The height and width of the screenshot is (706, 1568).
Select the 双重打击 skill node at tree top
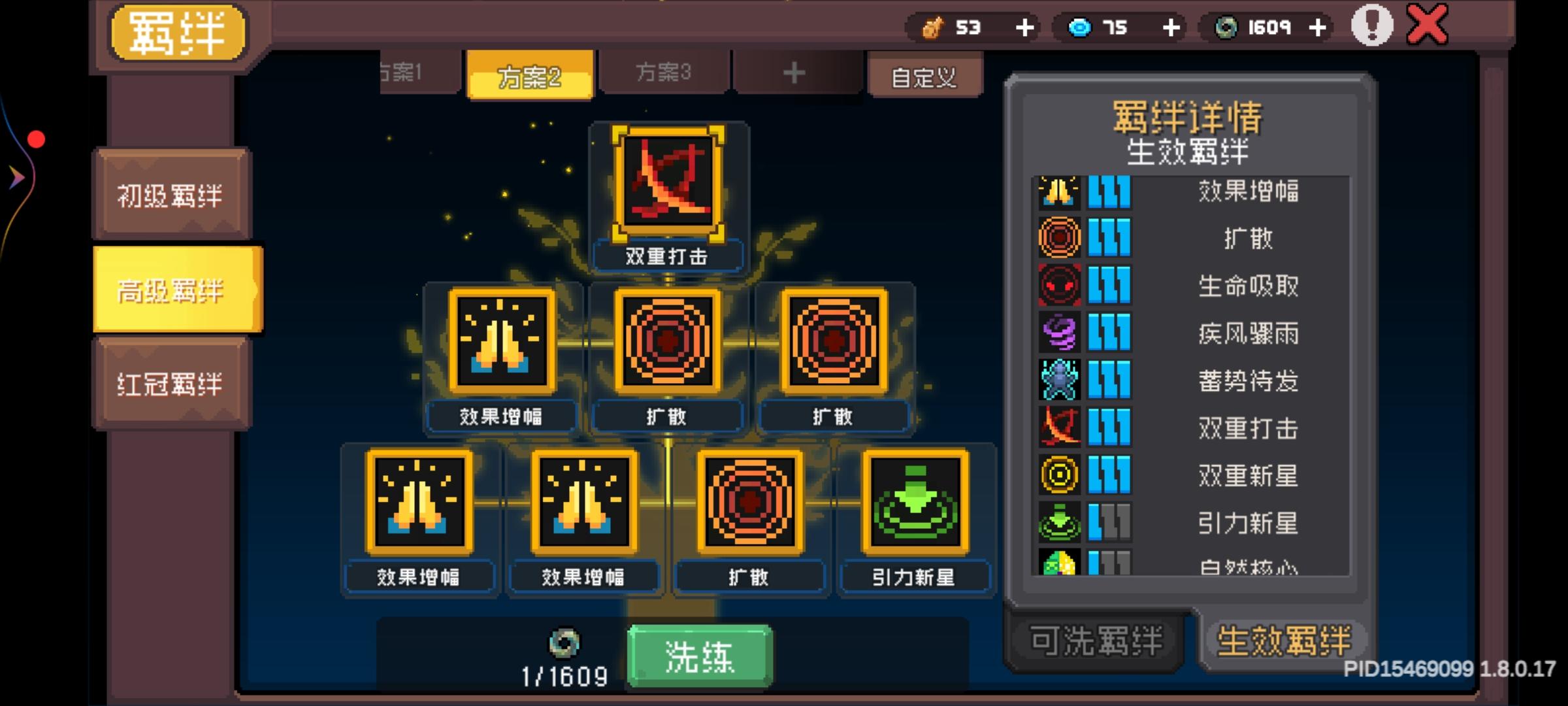668,183
